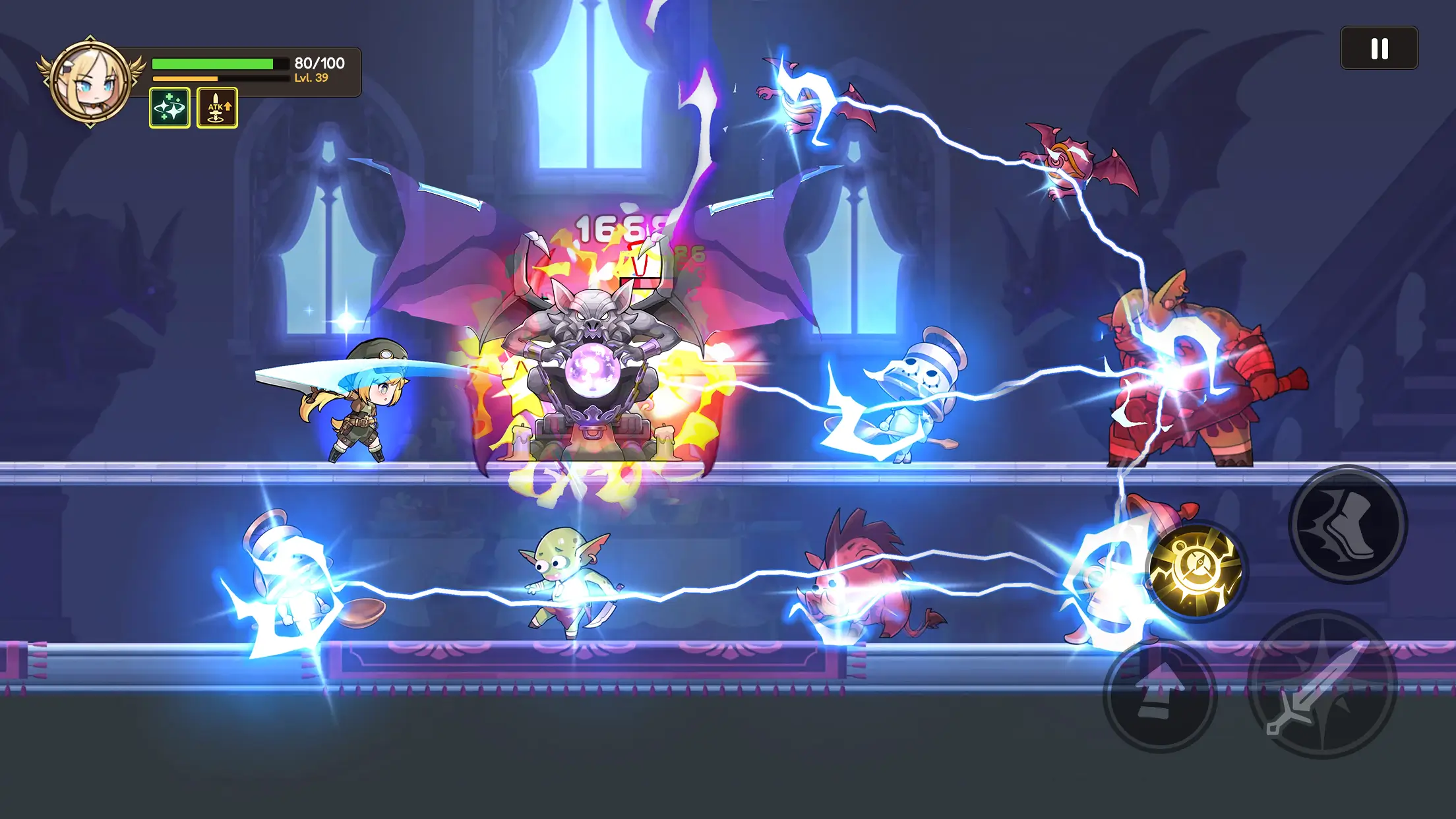Tap the 80/100 health text
The height and width of the screenshot is (819, 1456).
click(318, 63)
